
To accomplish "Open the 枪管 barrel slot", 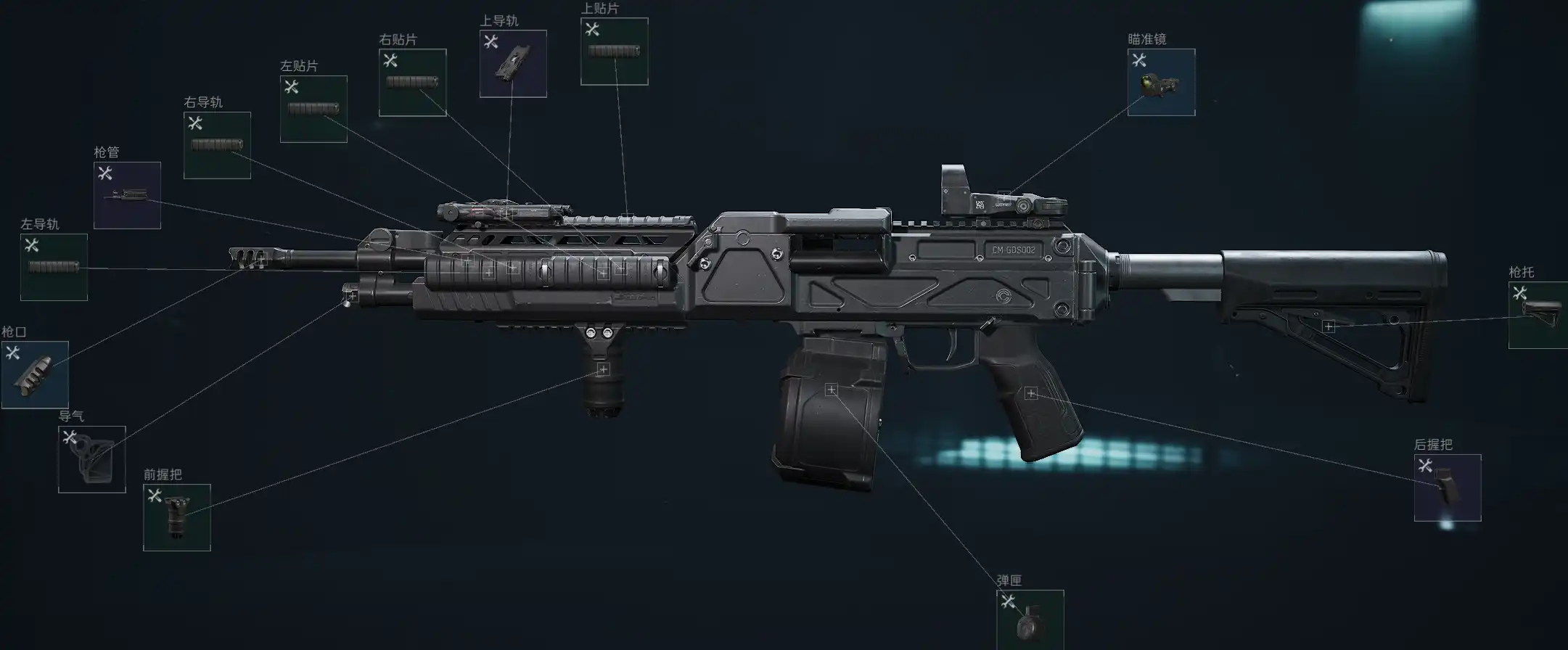I will [127, 195].
